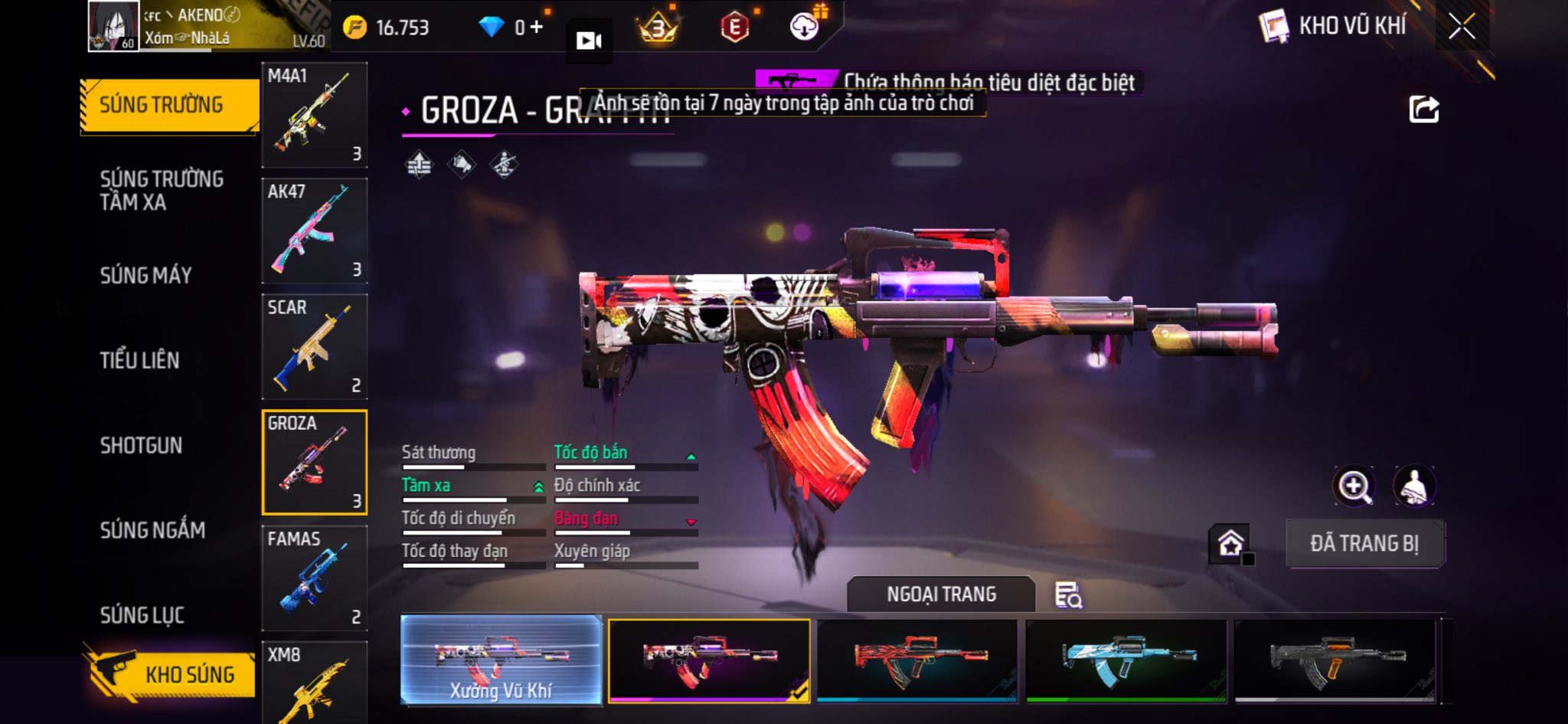Pick the default gray Groza skin
The image size is (1568, 724).
click(x=1335, y=660)
